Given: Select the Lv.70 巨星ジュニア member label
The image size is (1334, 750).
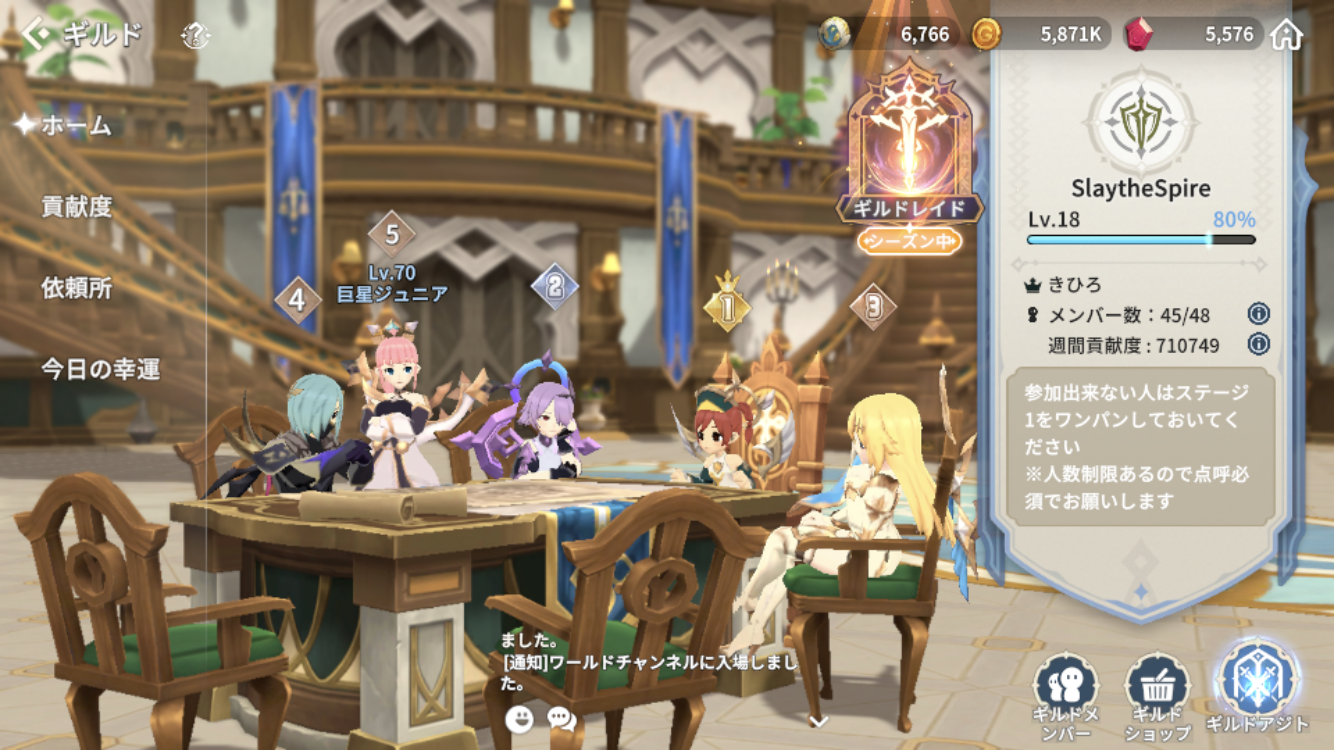Looking at the screenshot, I should [x=391, y=283].
